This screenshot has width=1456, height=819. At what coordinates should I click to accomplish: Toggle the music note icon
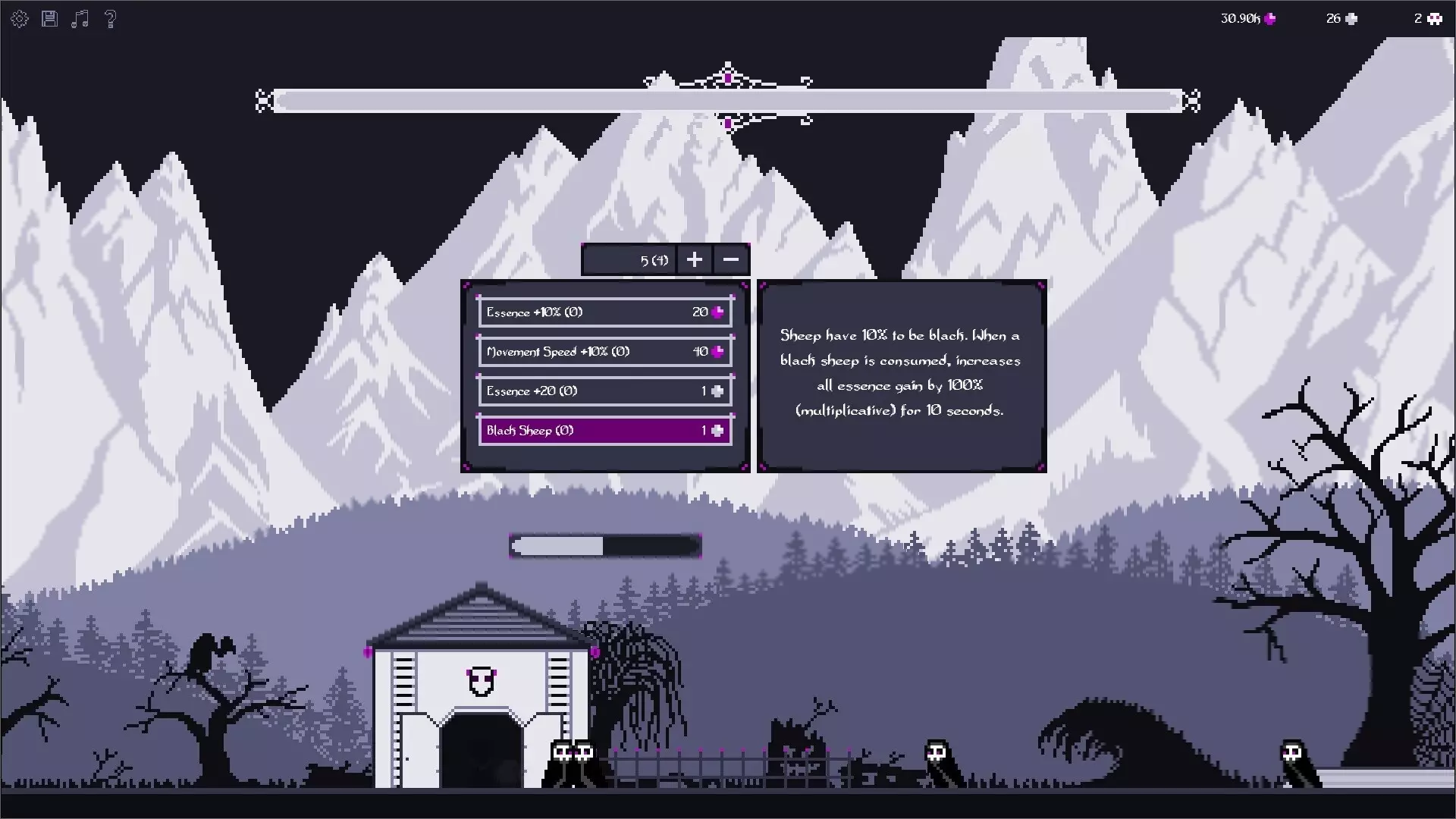point(80,19)
